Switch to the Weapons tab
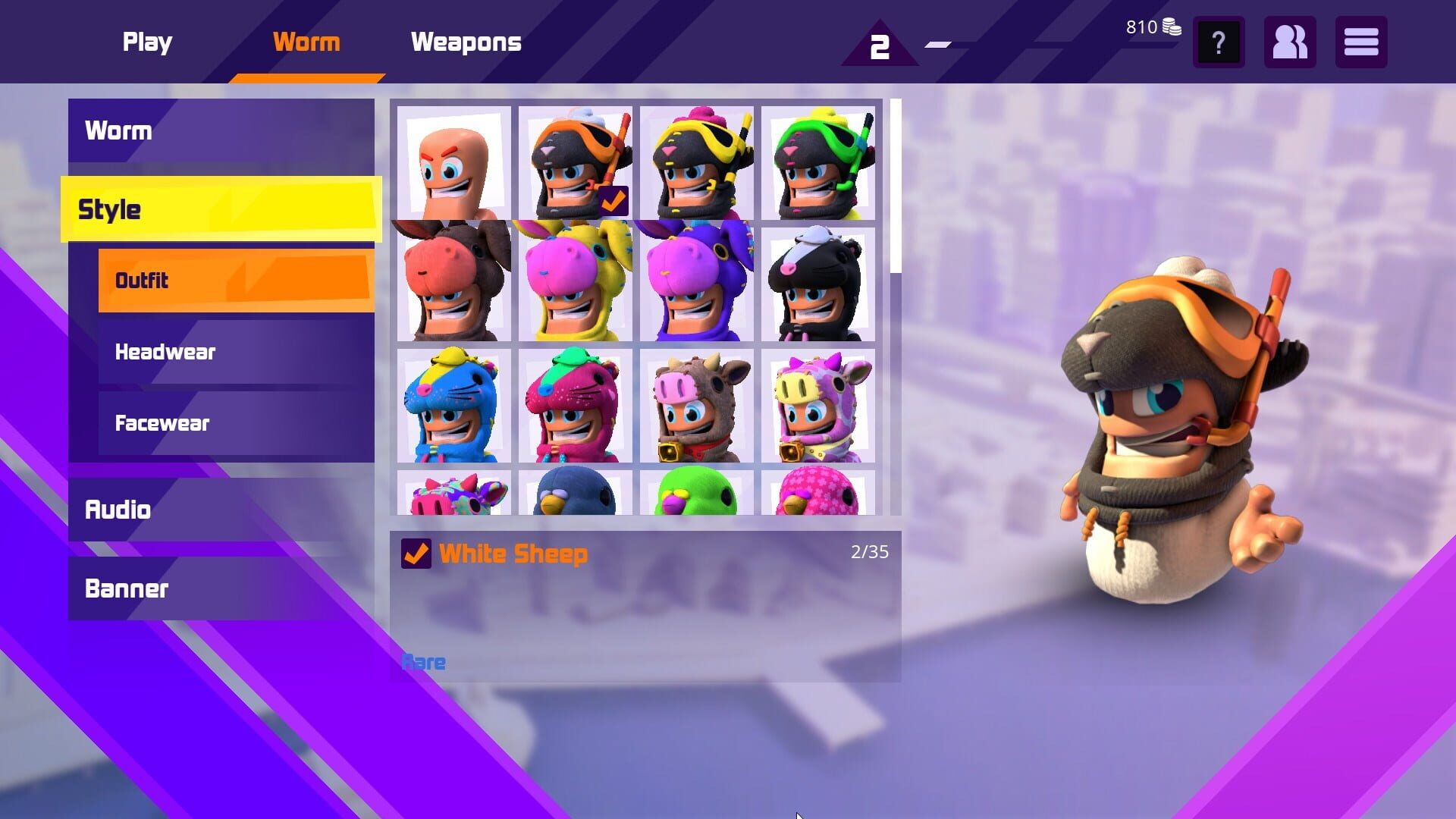 466,42
